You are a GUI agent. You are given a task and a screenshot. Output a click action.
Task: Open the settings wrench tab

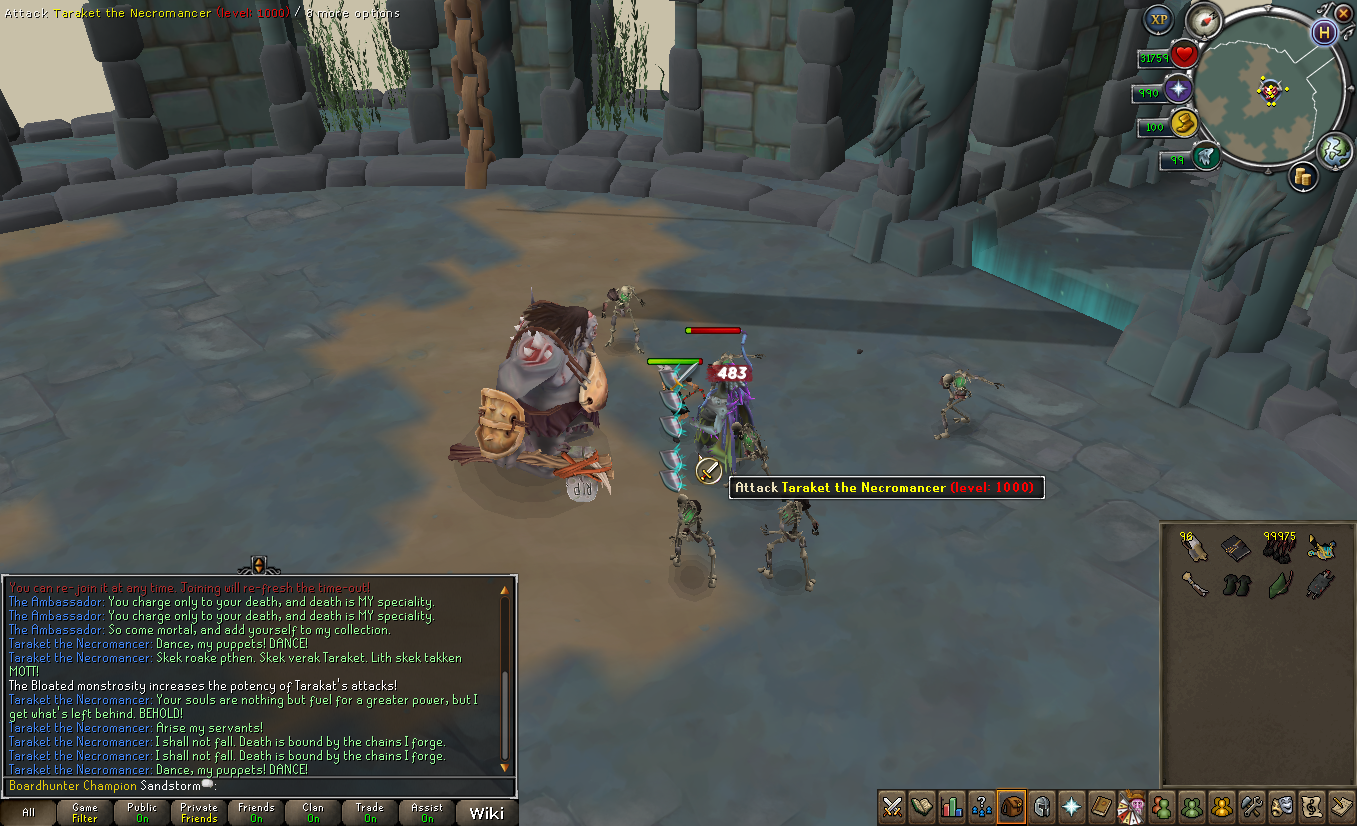1252,805
